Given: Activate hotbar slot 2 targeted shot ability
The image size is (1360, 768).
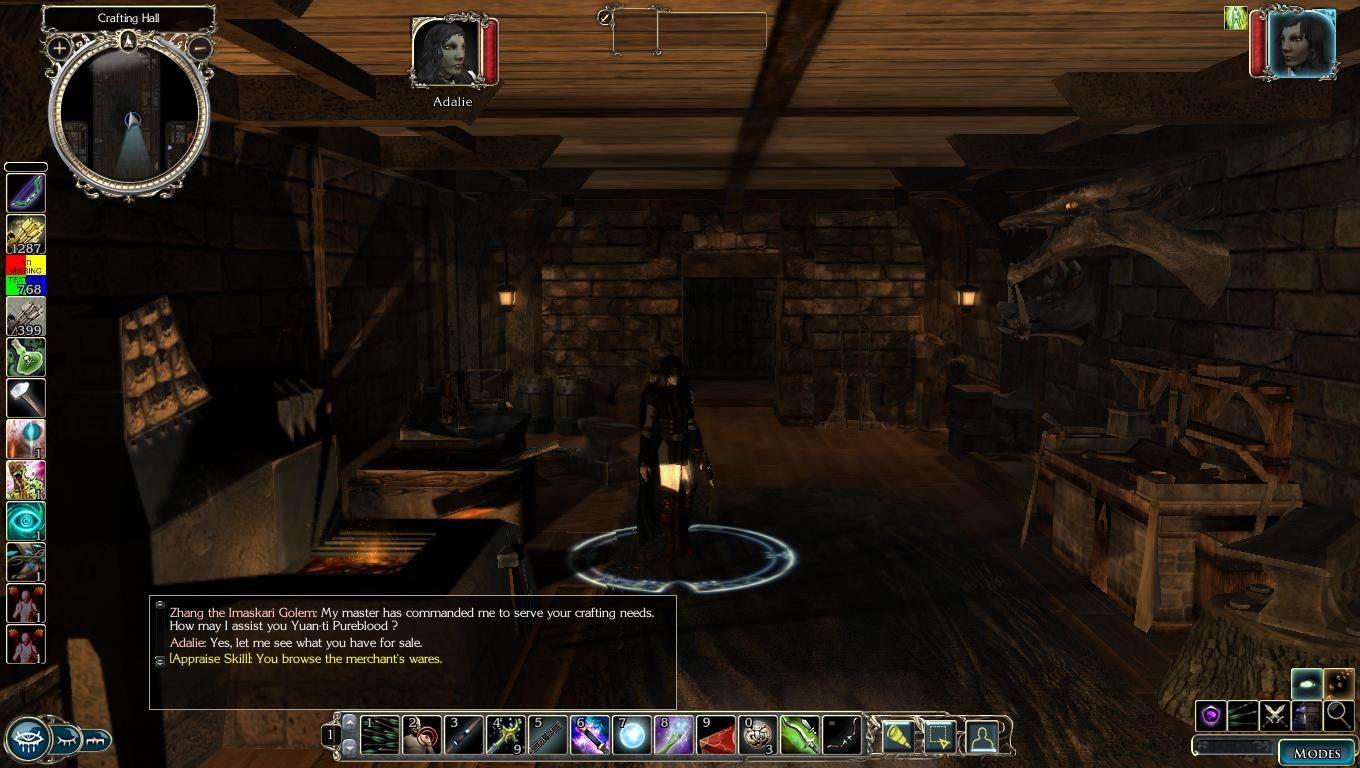Looking at the screenshot, I should tap(422, 736).
